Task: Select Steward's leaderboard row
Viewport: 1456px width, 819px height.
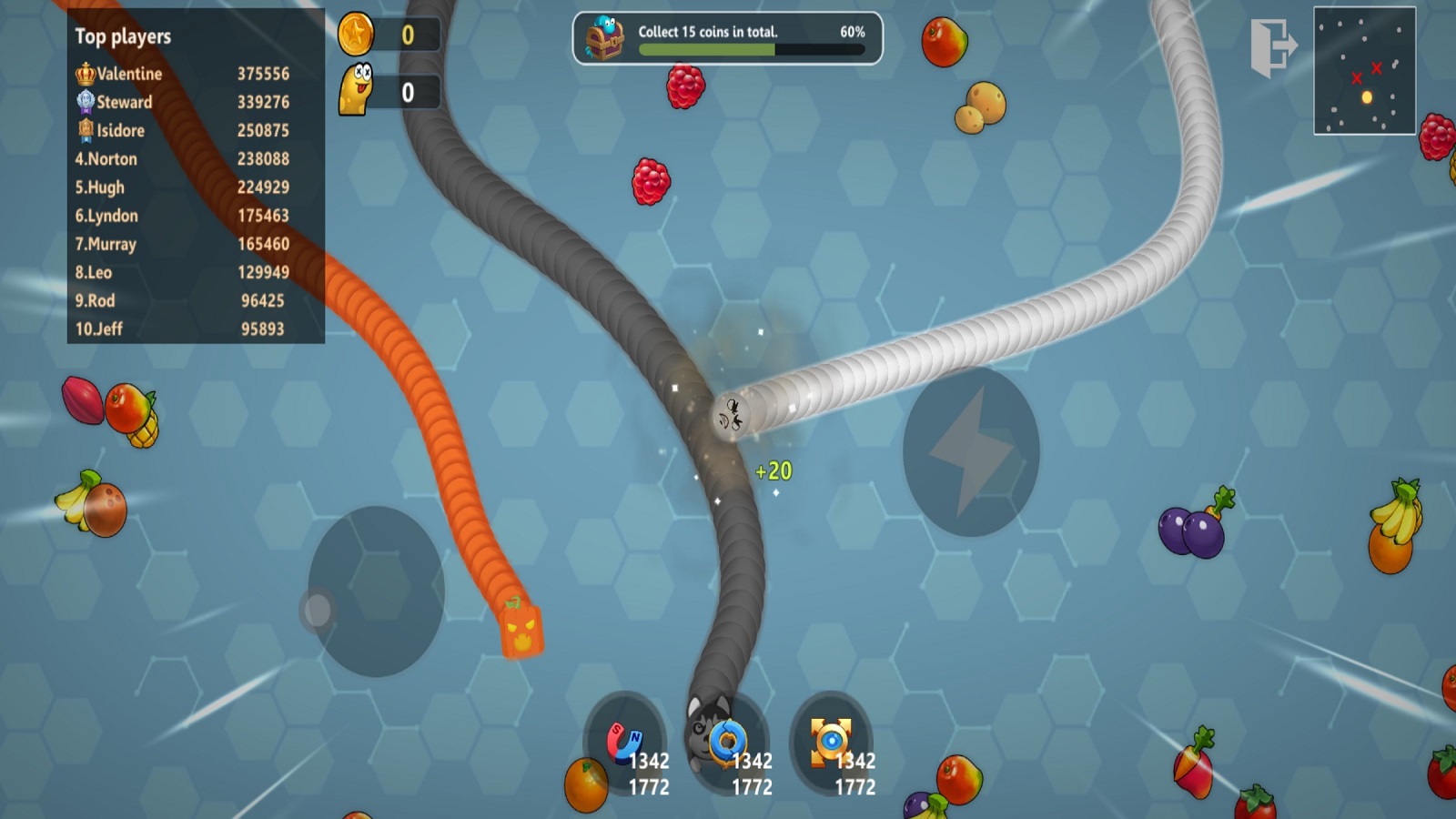Action: [x=182, y=102]
